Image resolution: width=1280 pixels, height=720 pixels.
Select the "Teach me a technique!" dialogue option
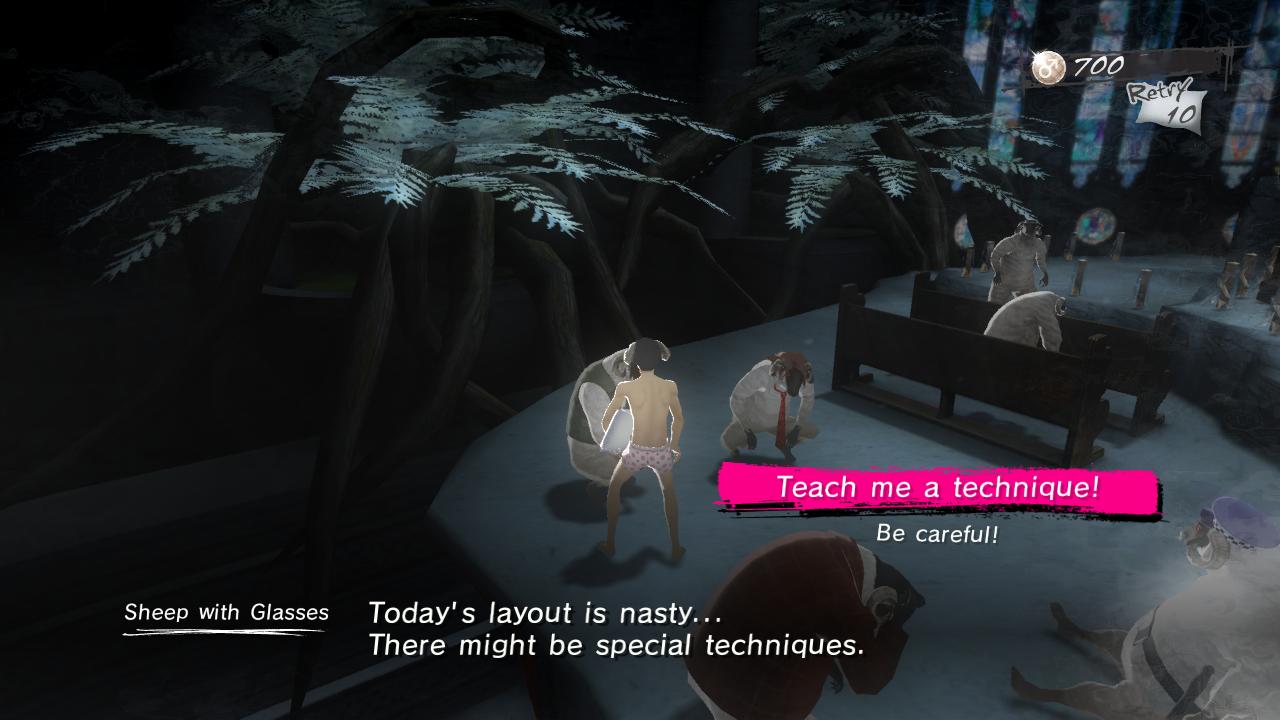938,489
